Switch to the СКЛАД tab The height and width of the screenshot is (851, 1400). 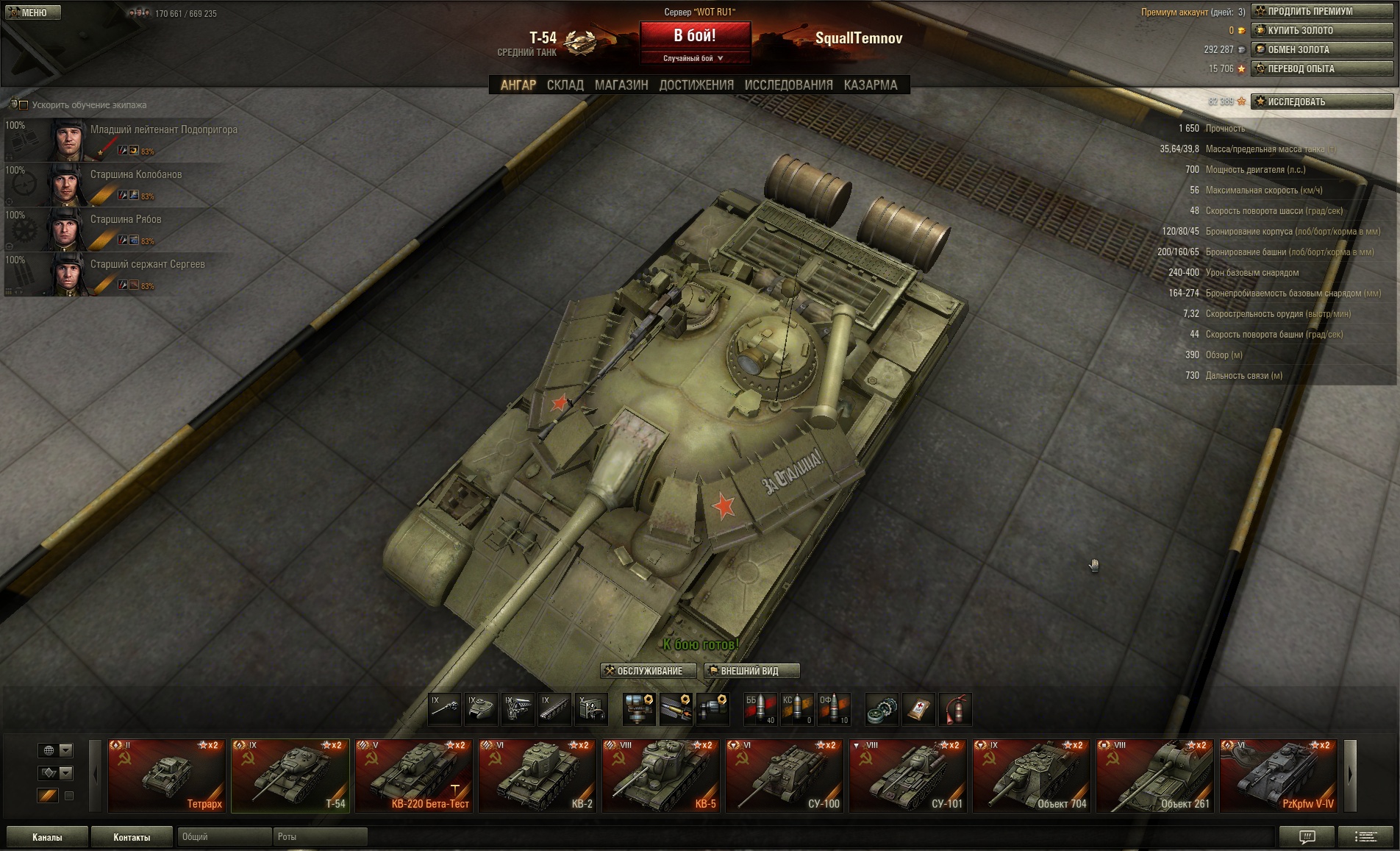tap(565, 85)
